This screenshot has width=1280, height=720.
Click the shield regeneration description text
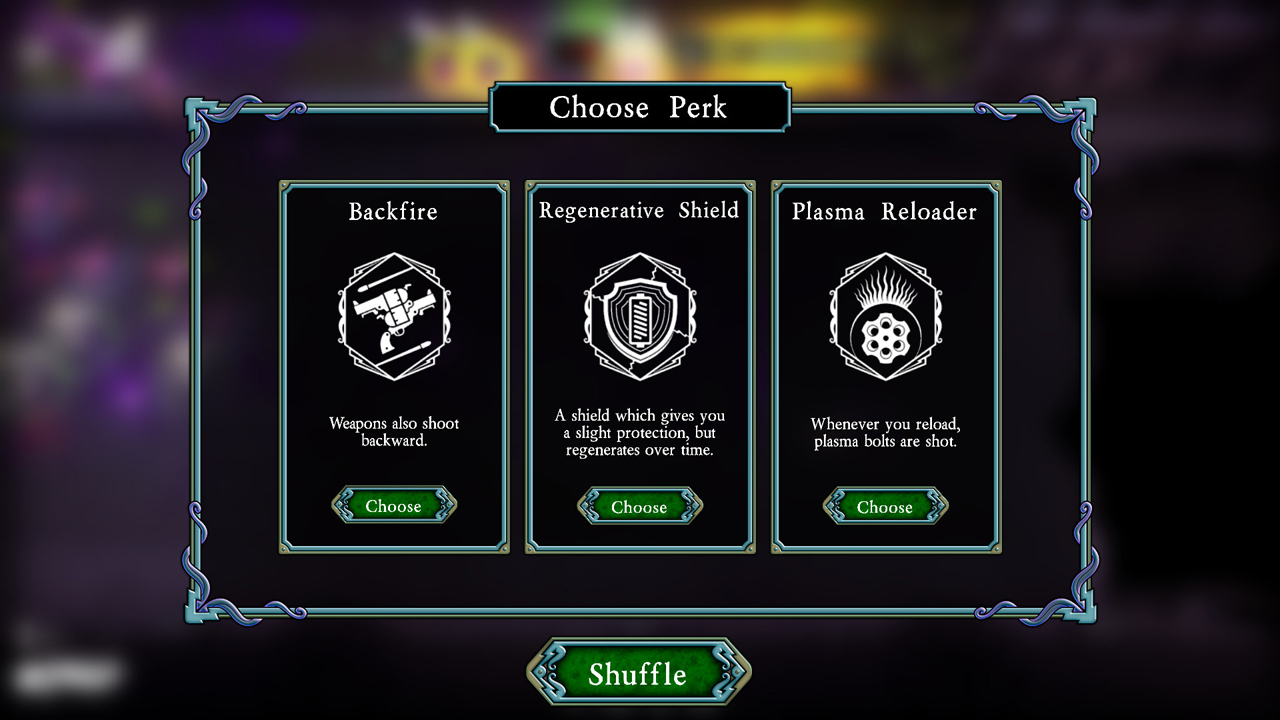point(639,432)
